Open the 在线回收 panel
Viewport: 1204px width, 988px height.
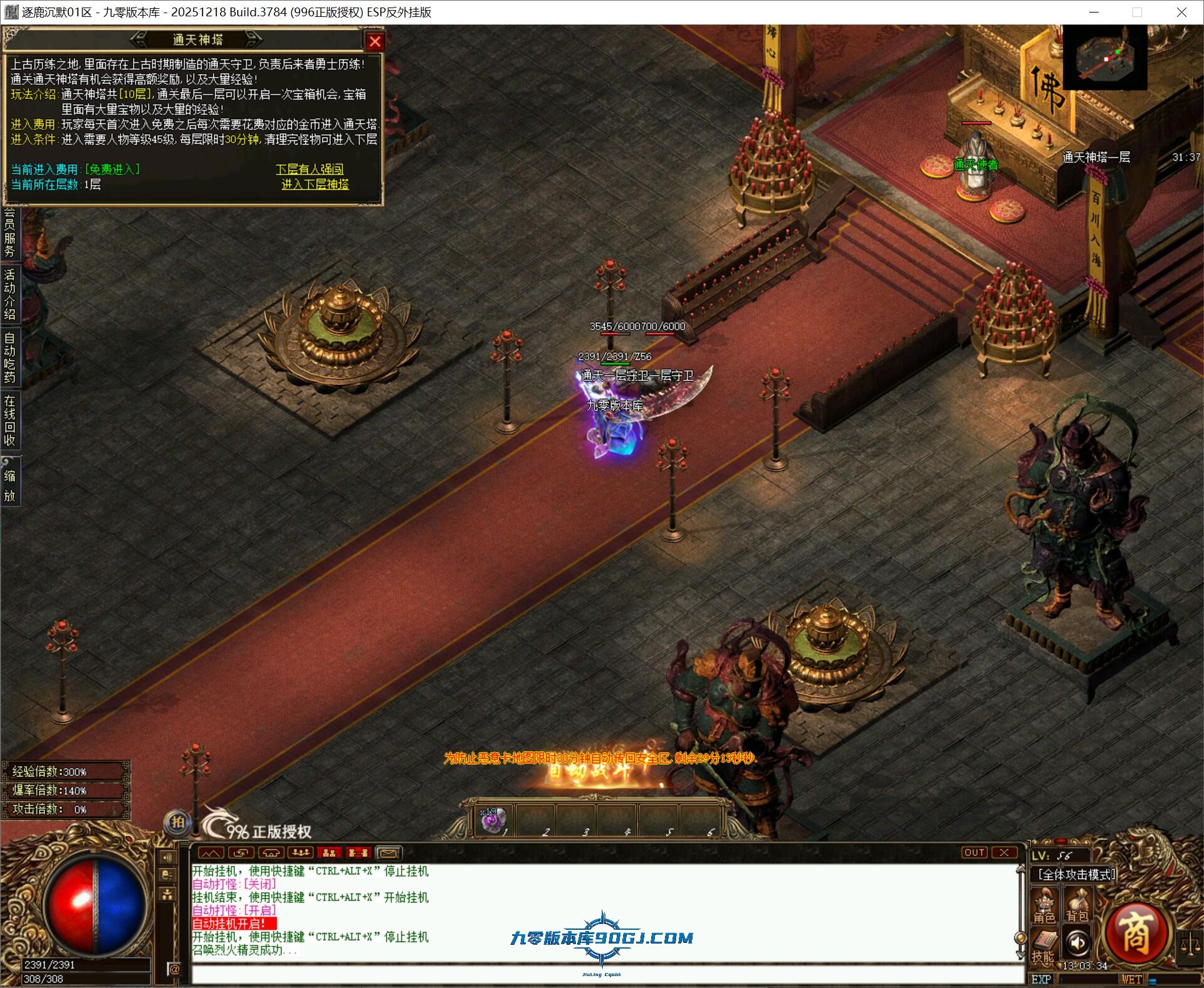click(10, 420)
